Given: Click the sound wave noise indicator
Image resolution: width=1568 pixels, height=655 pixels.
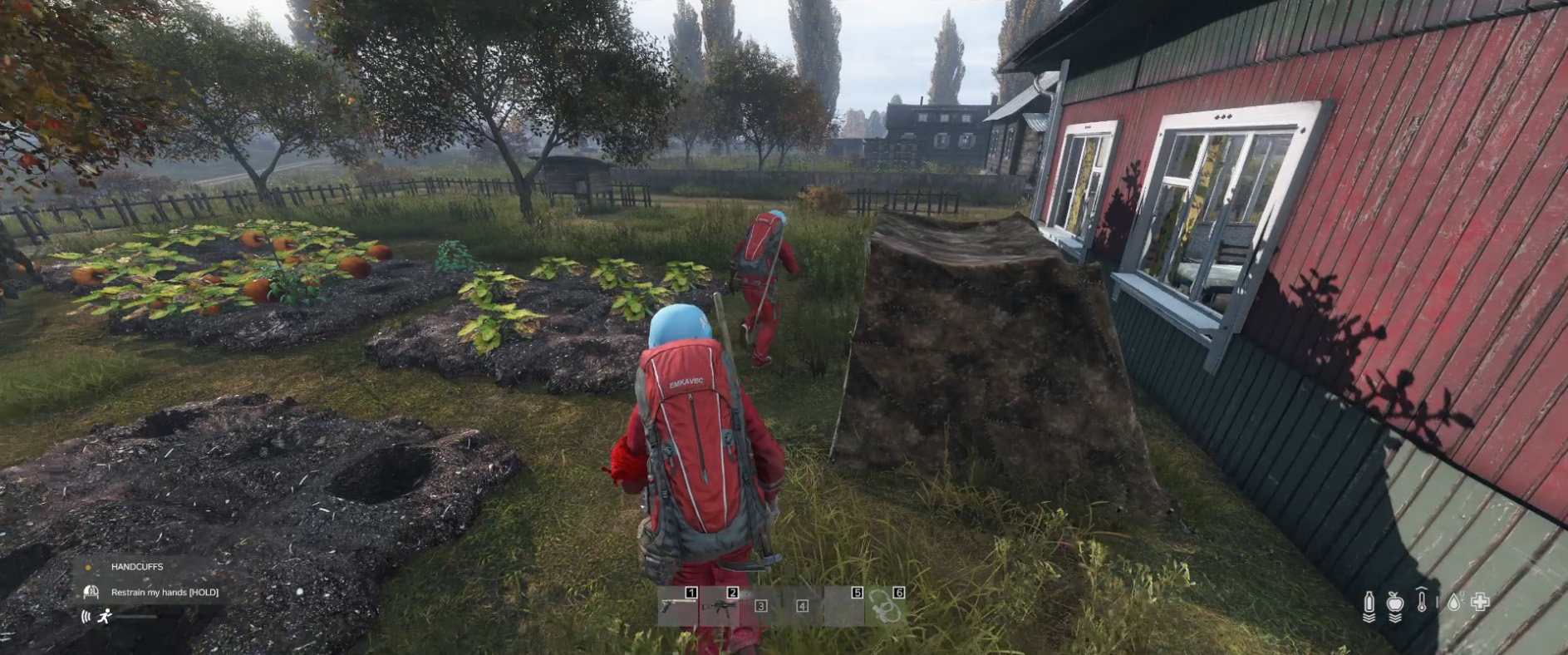Looking at the screenshot, I should (x=86, y=616).
